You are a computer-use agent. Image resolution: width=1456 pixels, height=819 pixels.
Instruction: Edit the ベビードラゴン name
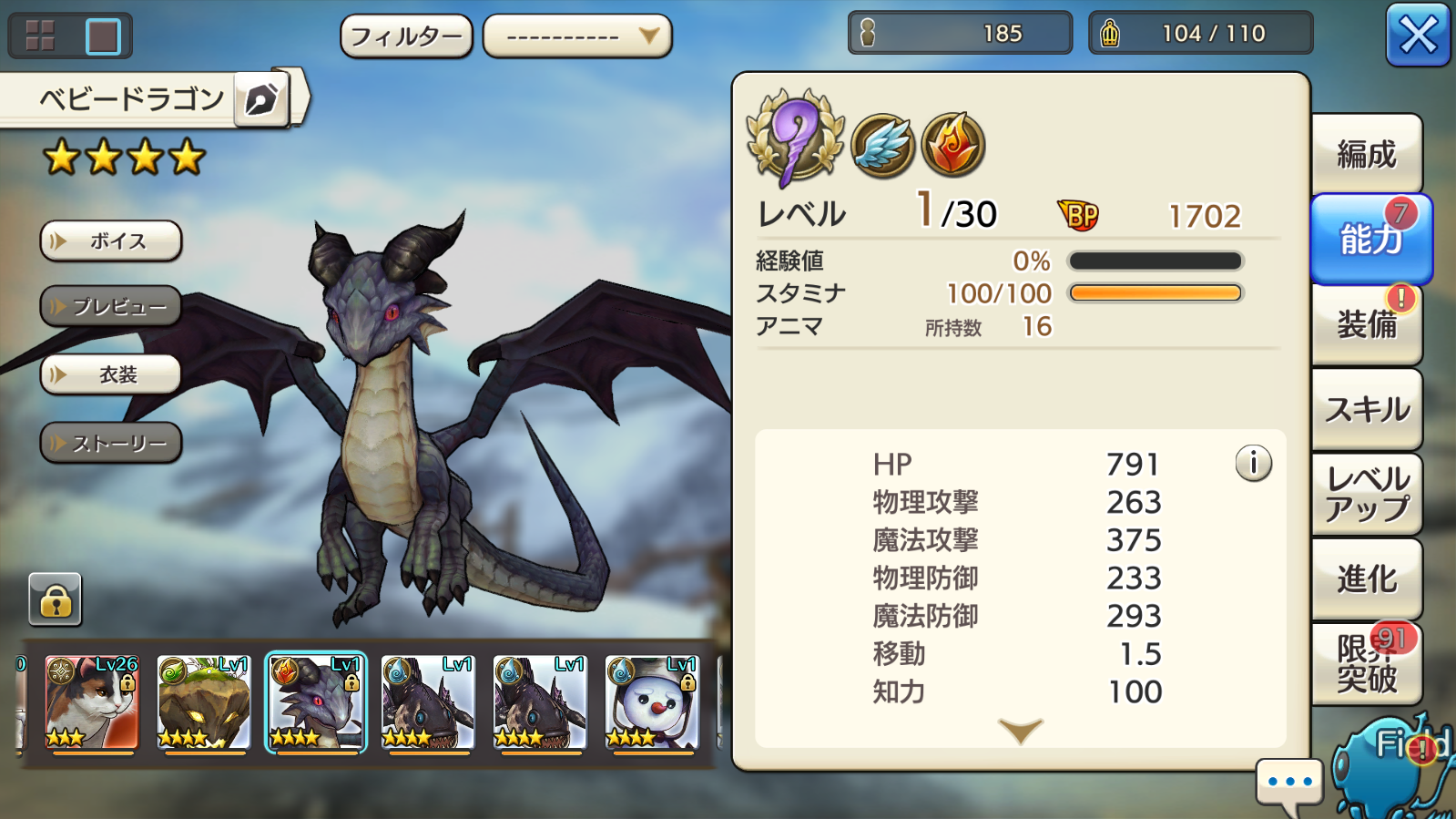[261, 98]
